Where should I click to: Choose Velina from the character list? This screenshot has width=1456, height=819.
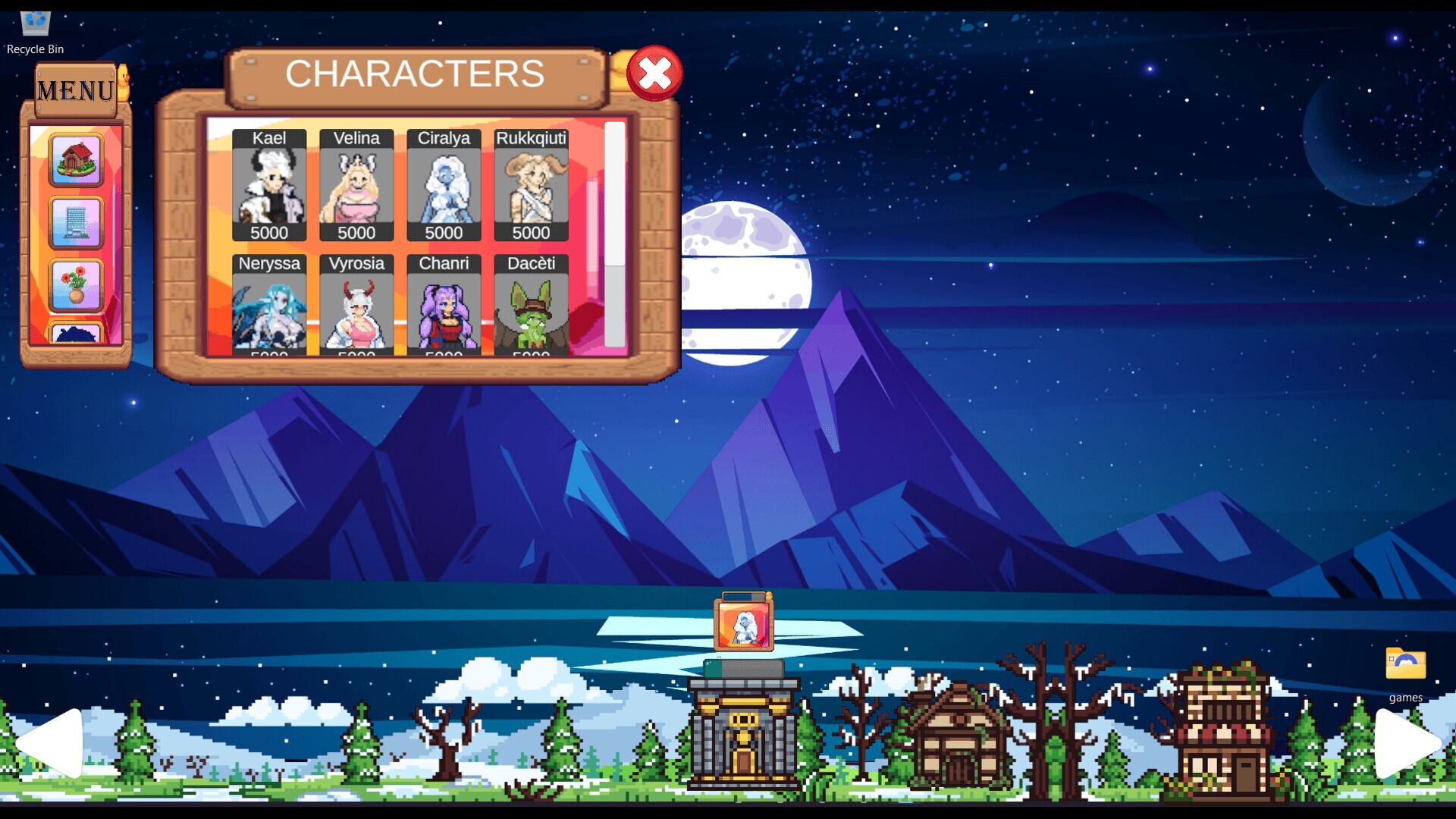coord(356,186)
